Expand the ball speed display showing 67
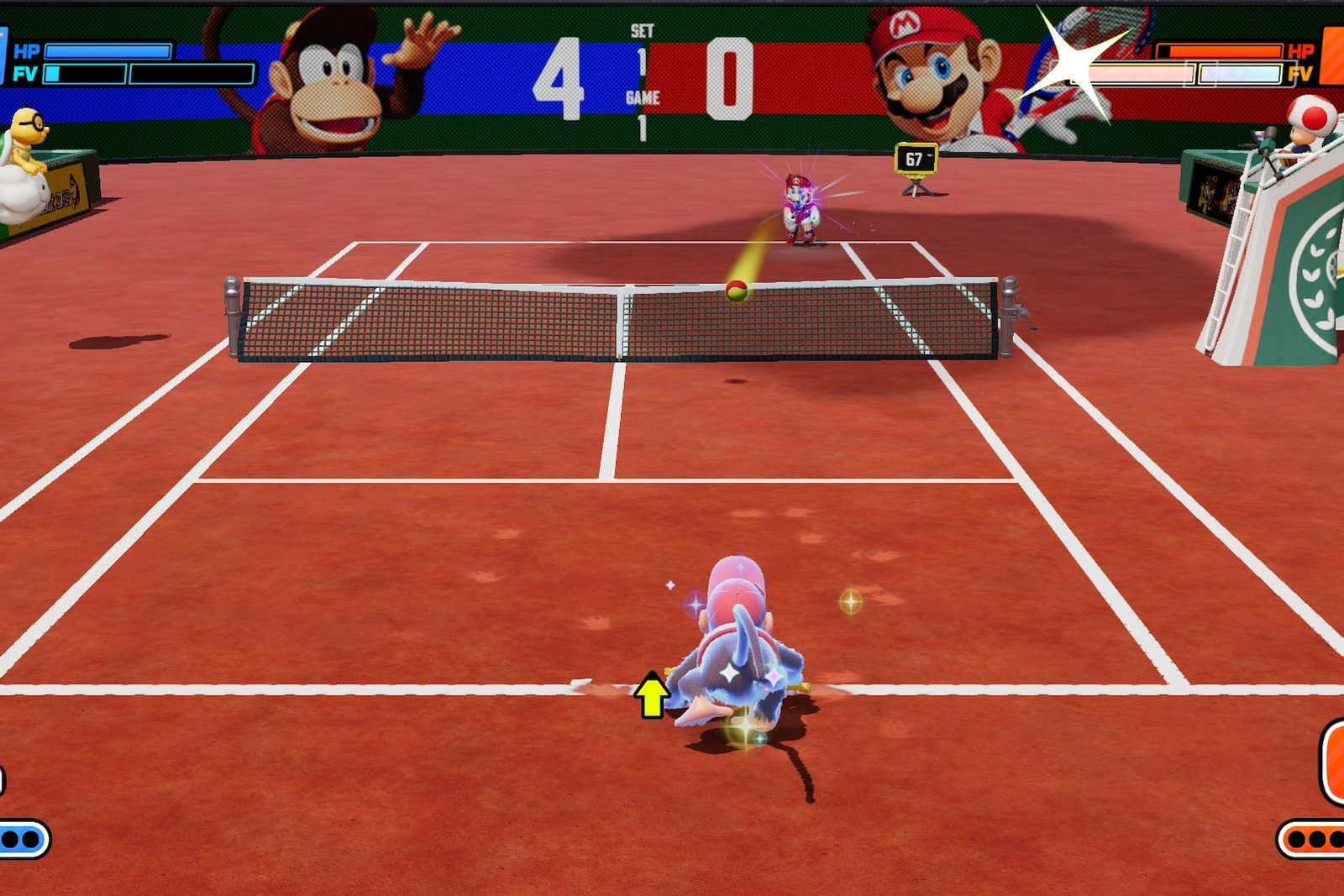Viewport: 1344px width, 896px height. pyautogui.click(x=917, y=156)
